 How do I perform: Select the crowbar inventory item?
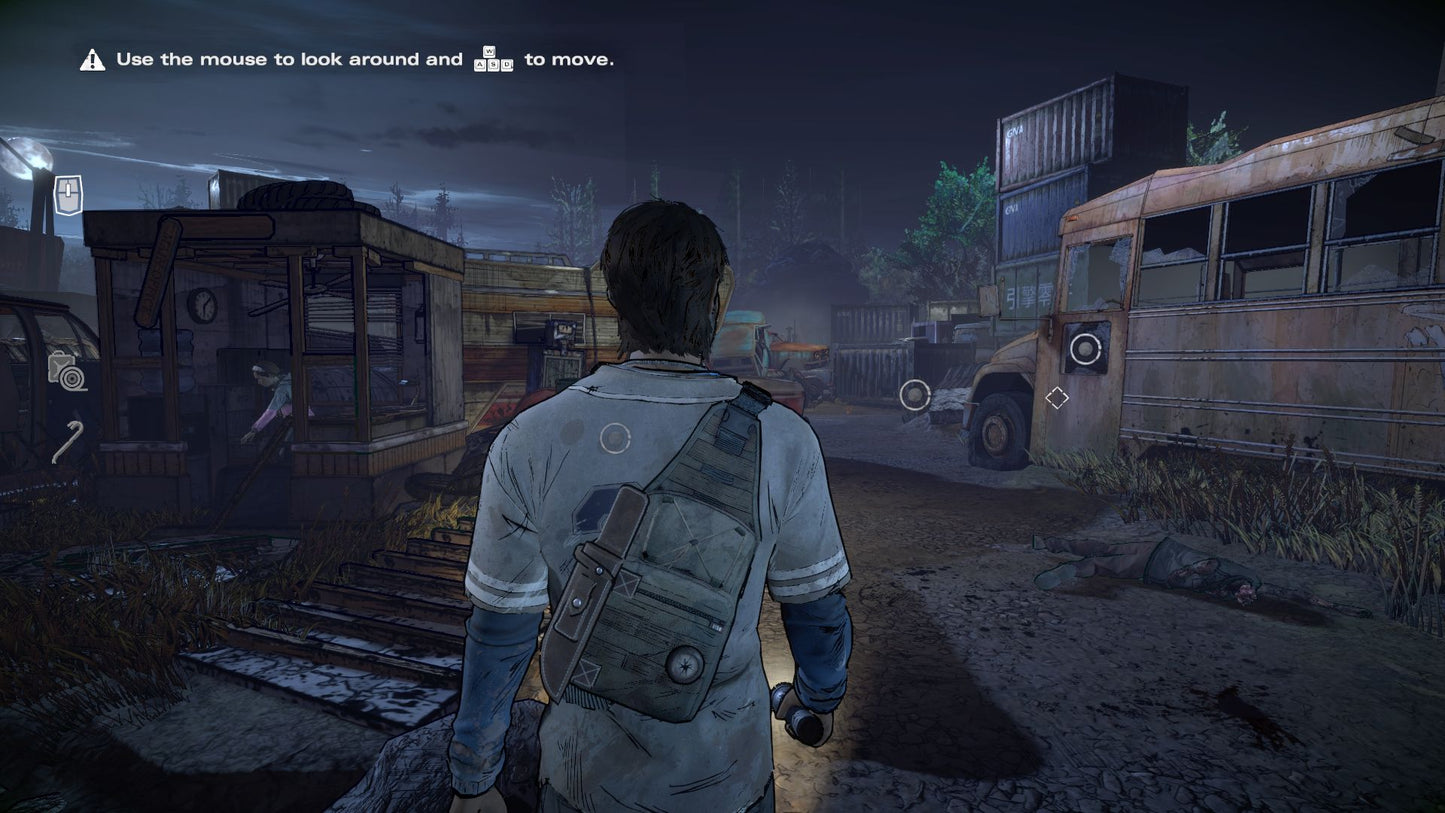coord(67,442)
